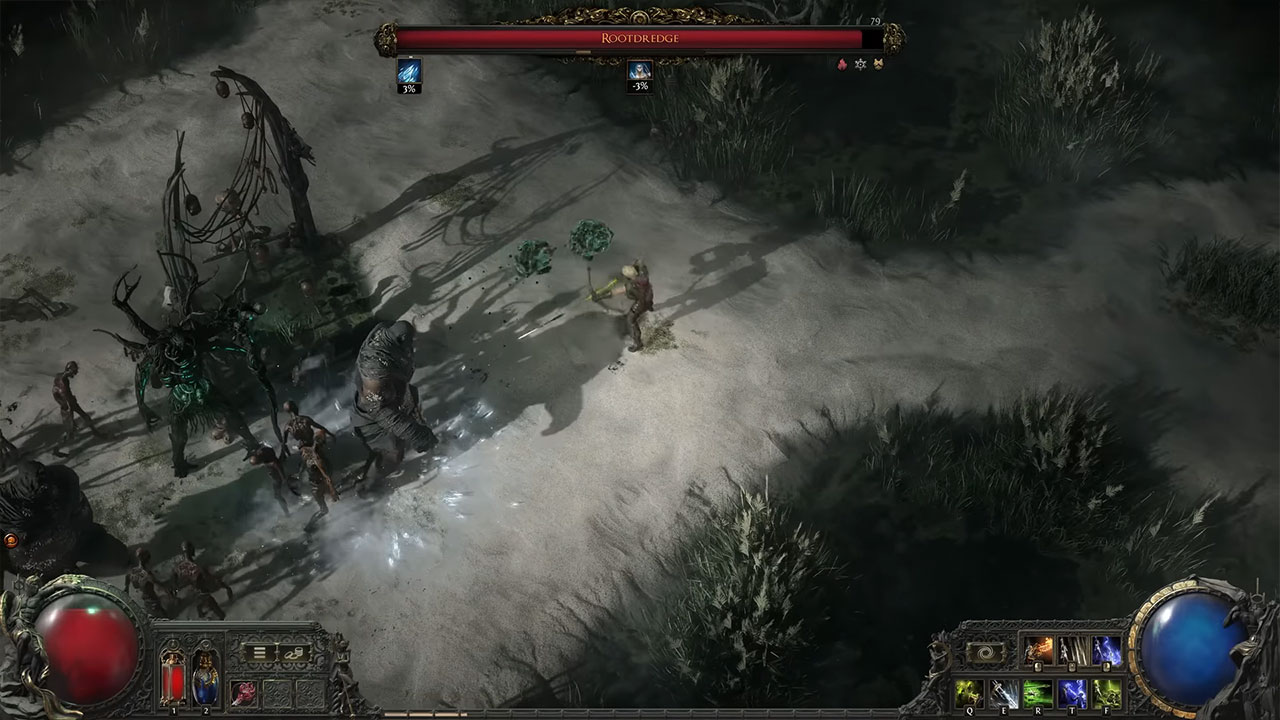1280x720 pixels.
Task: Trigger the green F skill
Action: (x=1106, y=693)
